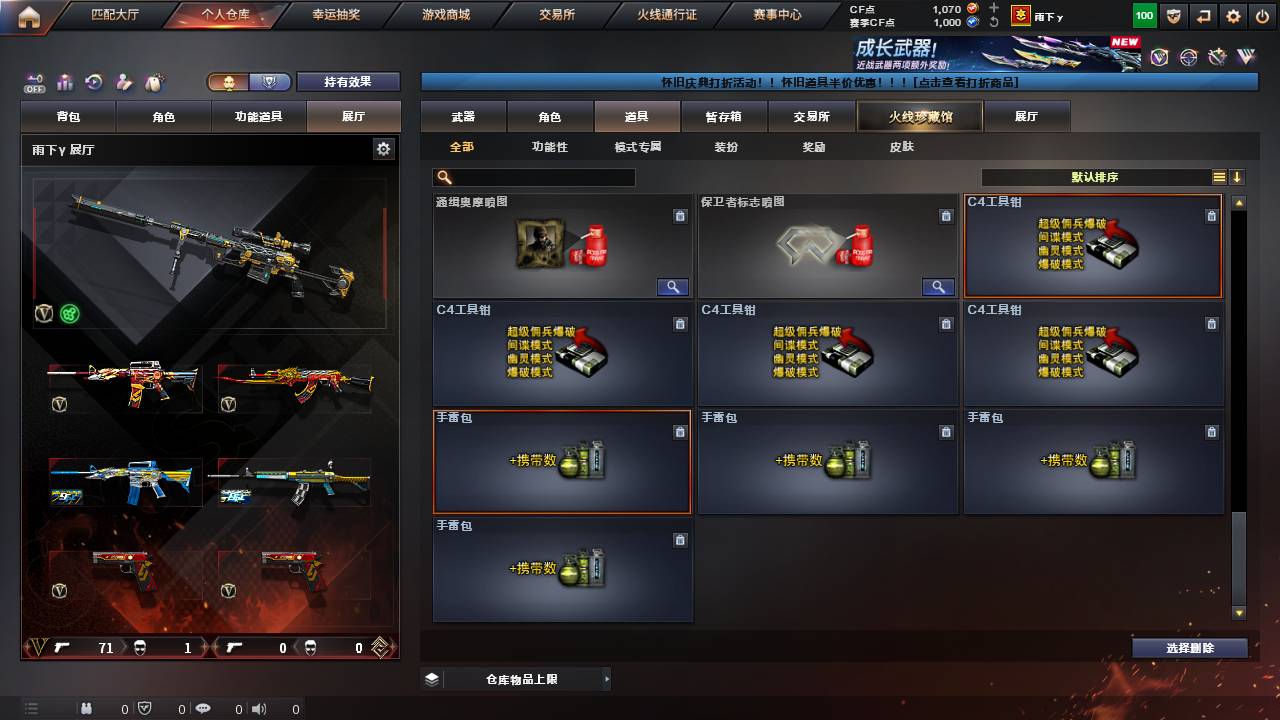Select the statistics bars icon above showroom panel
The image size is (1280, 720).
[x=66, y=82]
